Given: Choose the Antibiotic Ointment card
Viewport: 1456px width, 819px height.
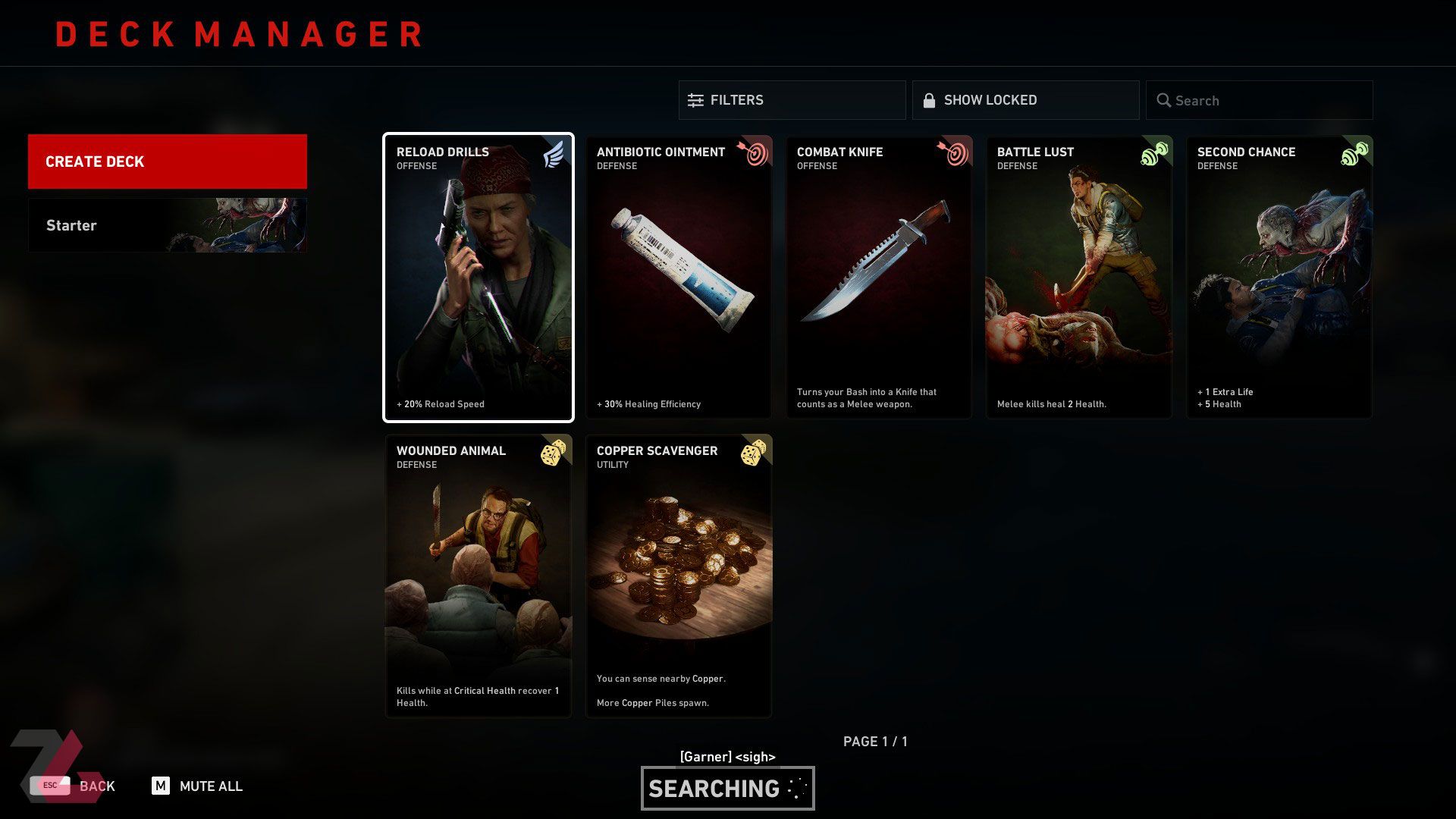Looking at the screenshot, I should tap(679, 278).
